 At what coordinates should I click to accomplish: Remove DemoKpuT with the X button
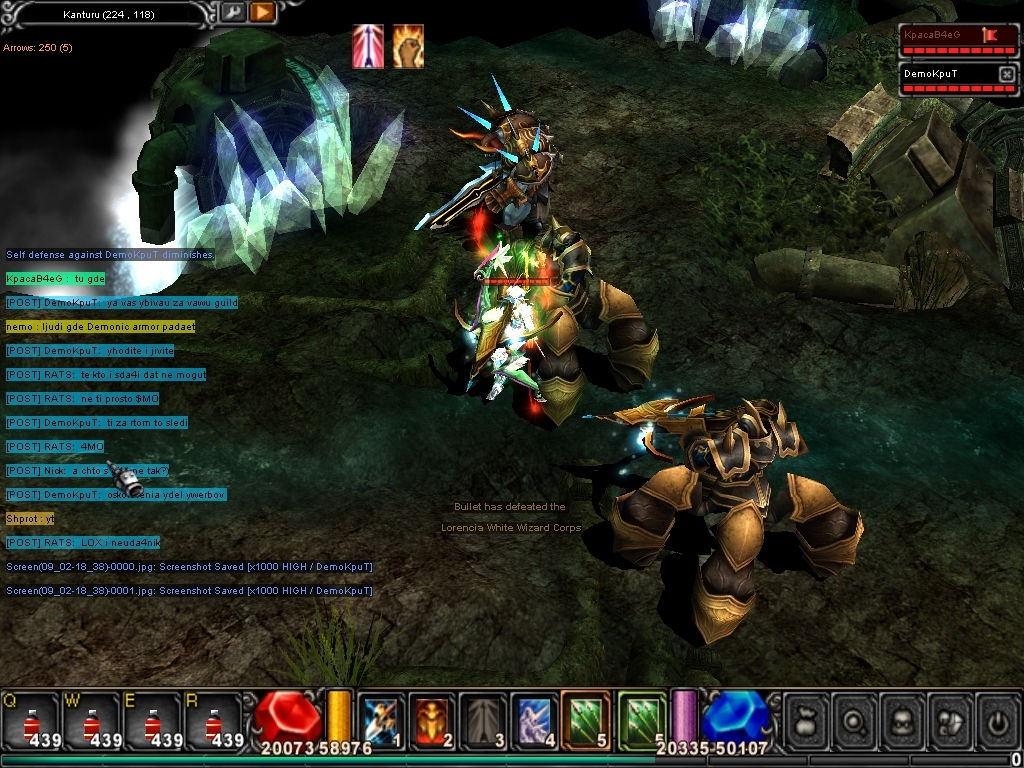point(1006,74)
